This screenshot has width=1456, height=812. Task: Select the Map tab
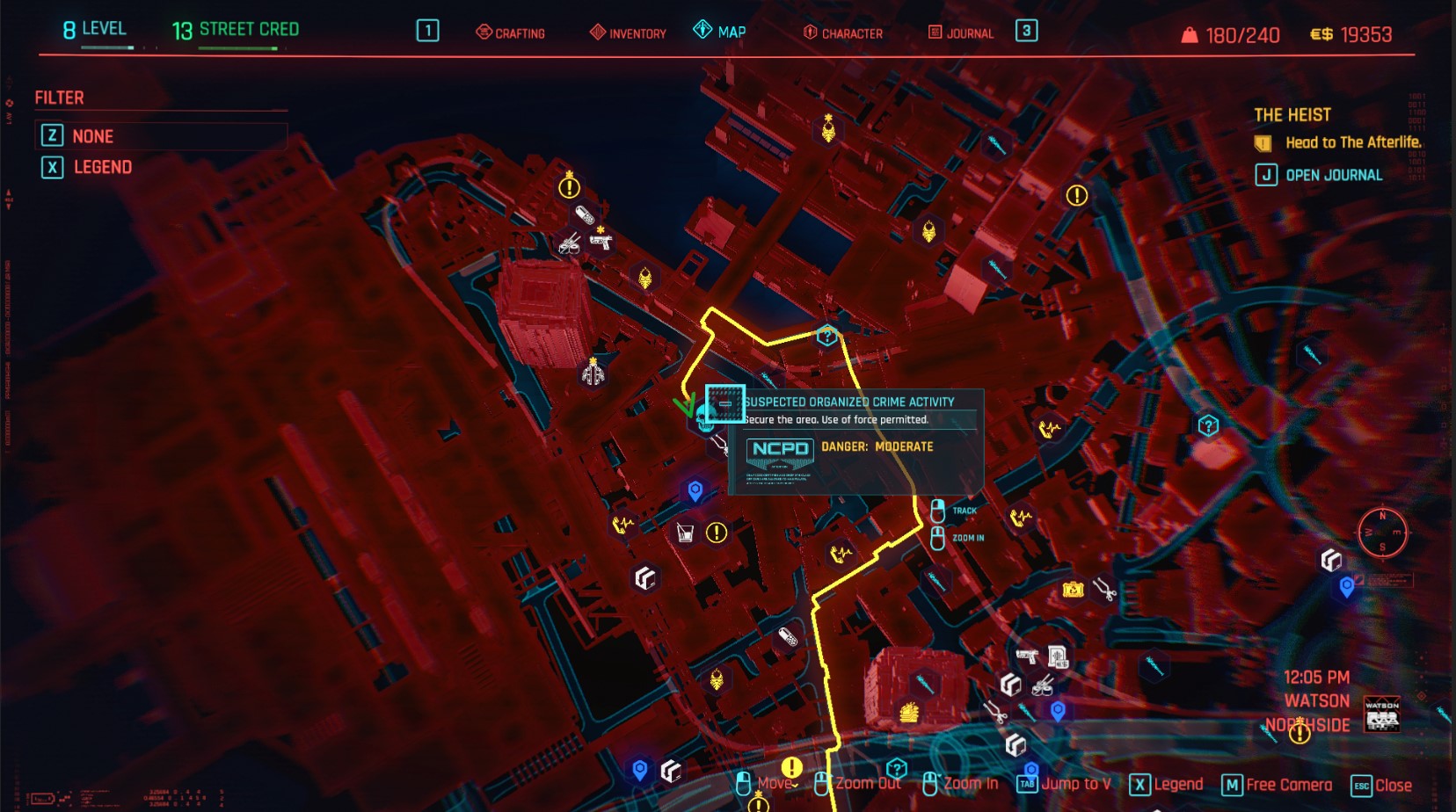(x=720, y=32)
